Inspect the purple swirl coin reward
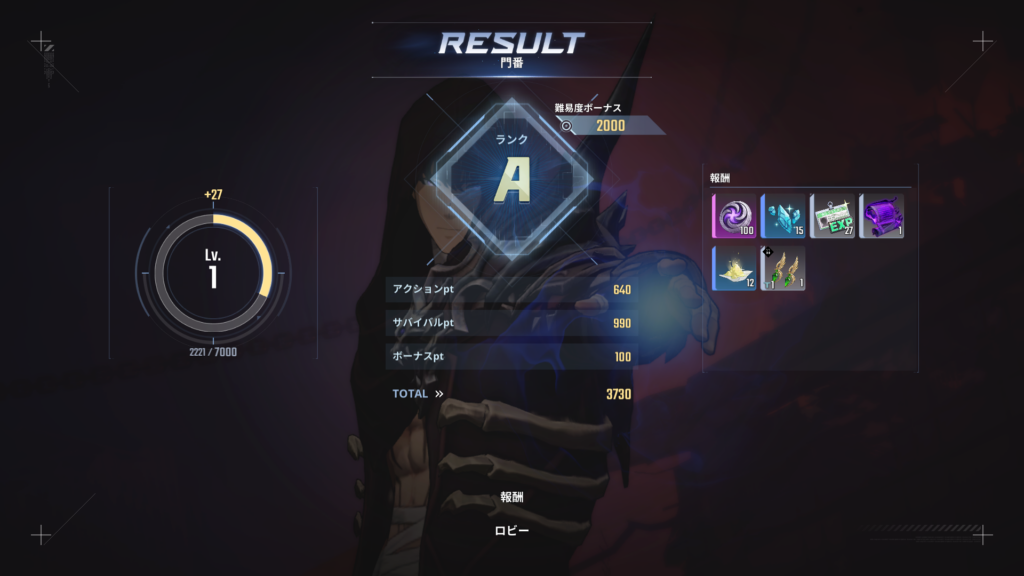Screen dimensions: 1024x576 pyautogui.click(x=733, y=216)
